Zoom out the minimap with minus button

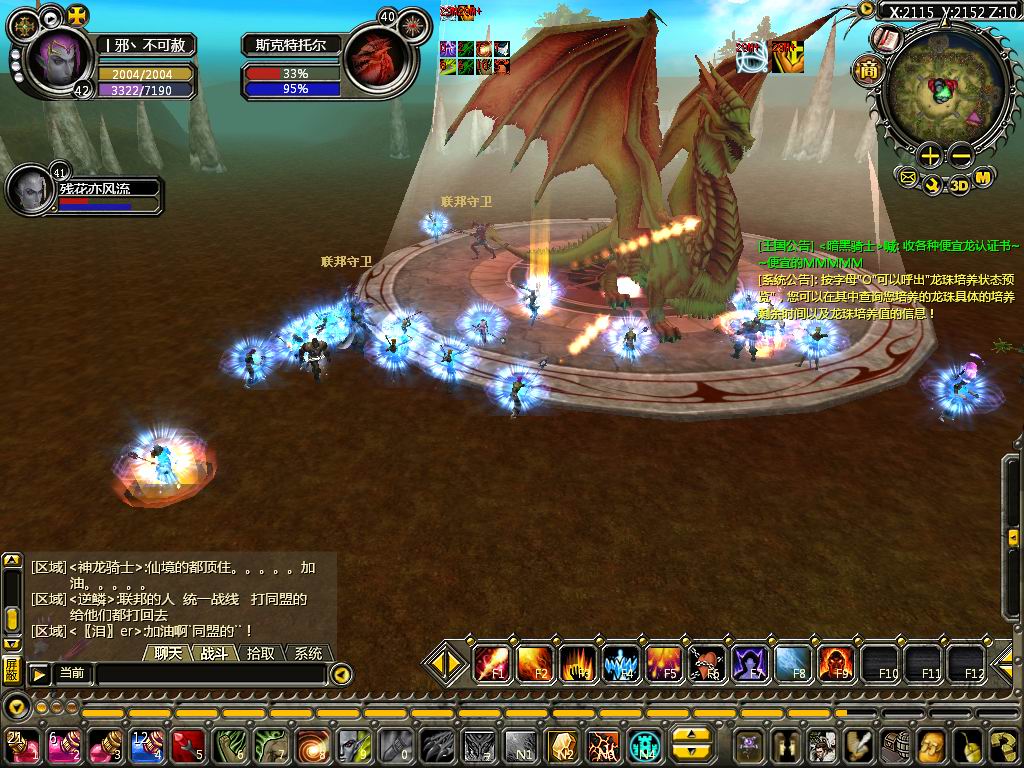pos(961,155)
